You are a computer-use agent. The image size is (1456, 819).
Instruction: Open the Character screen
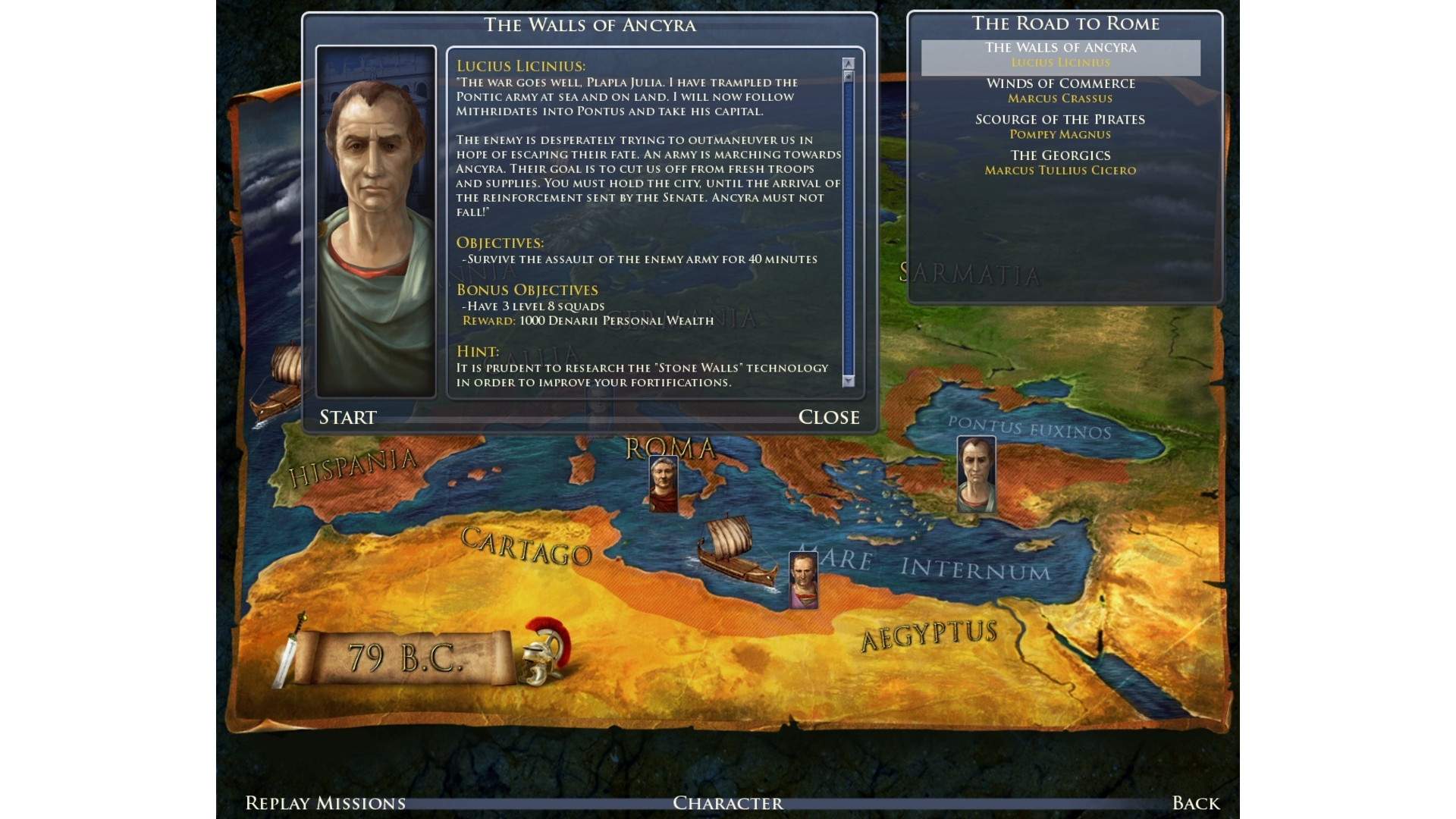pyautogui.click(x=728, y=803)
